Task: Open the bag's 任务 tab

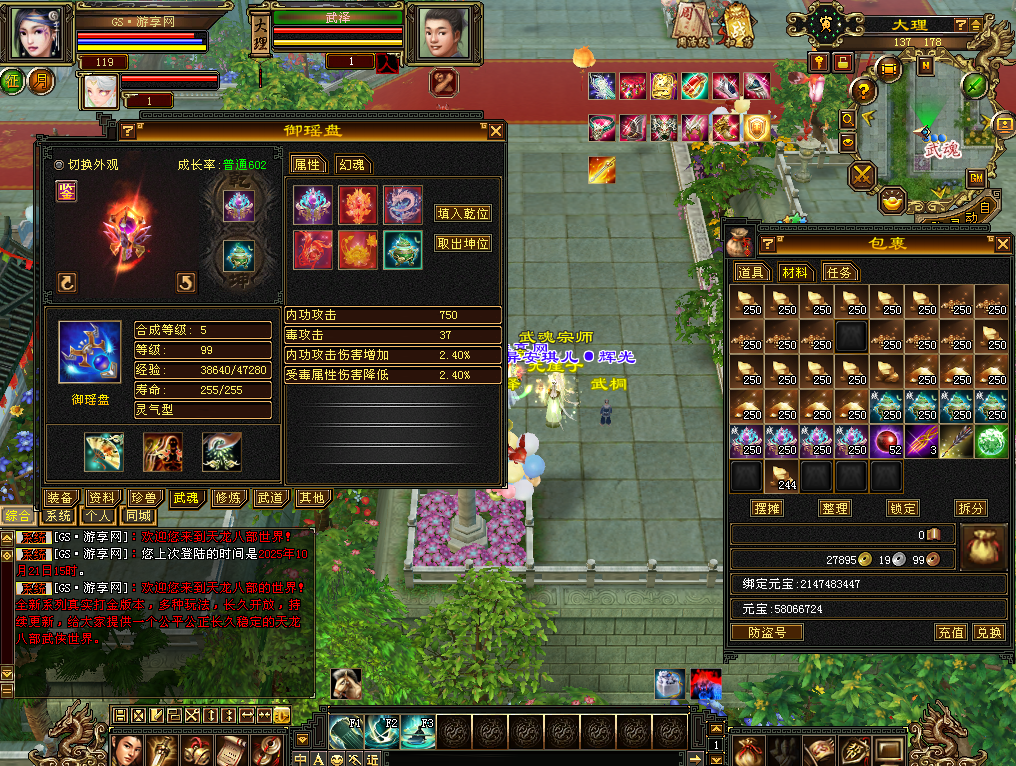Action: 840,272
